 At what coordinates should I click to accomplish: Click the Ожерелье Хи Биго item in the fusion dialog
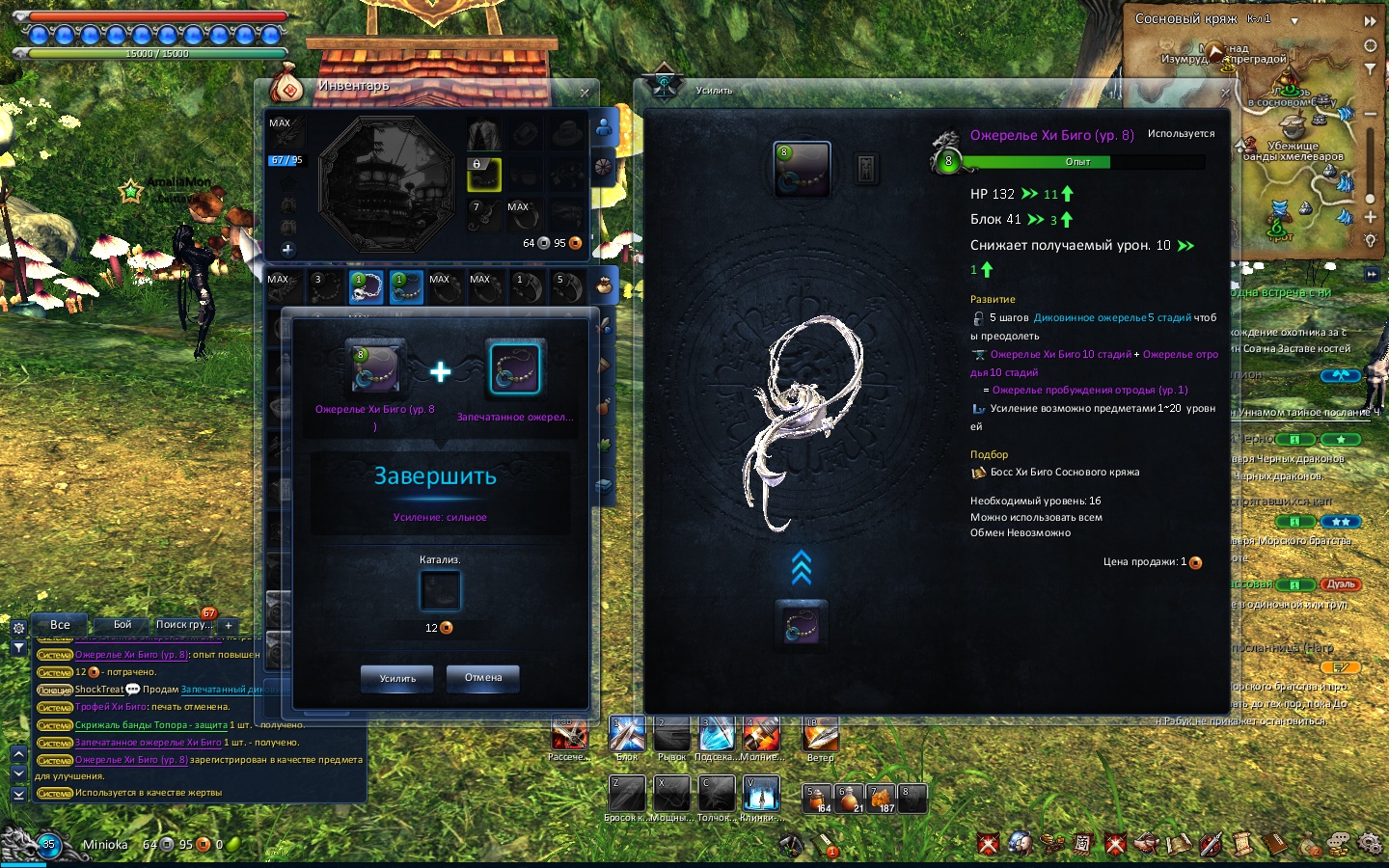click(375, 367)
